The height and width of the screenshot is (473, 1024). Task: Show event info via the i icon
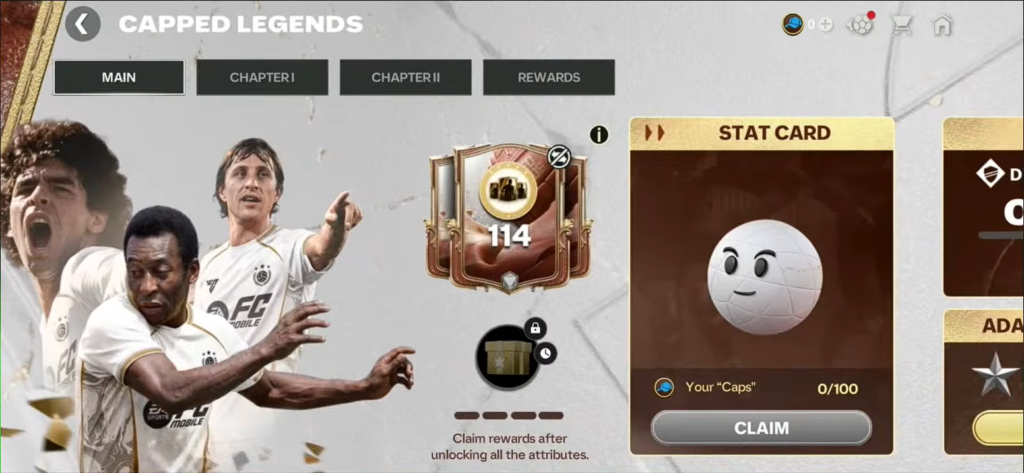click(599, 134)
